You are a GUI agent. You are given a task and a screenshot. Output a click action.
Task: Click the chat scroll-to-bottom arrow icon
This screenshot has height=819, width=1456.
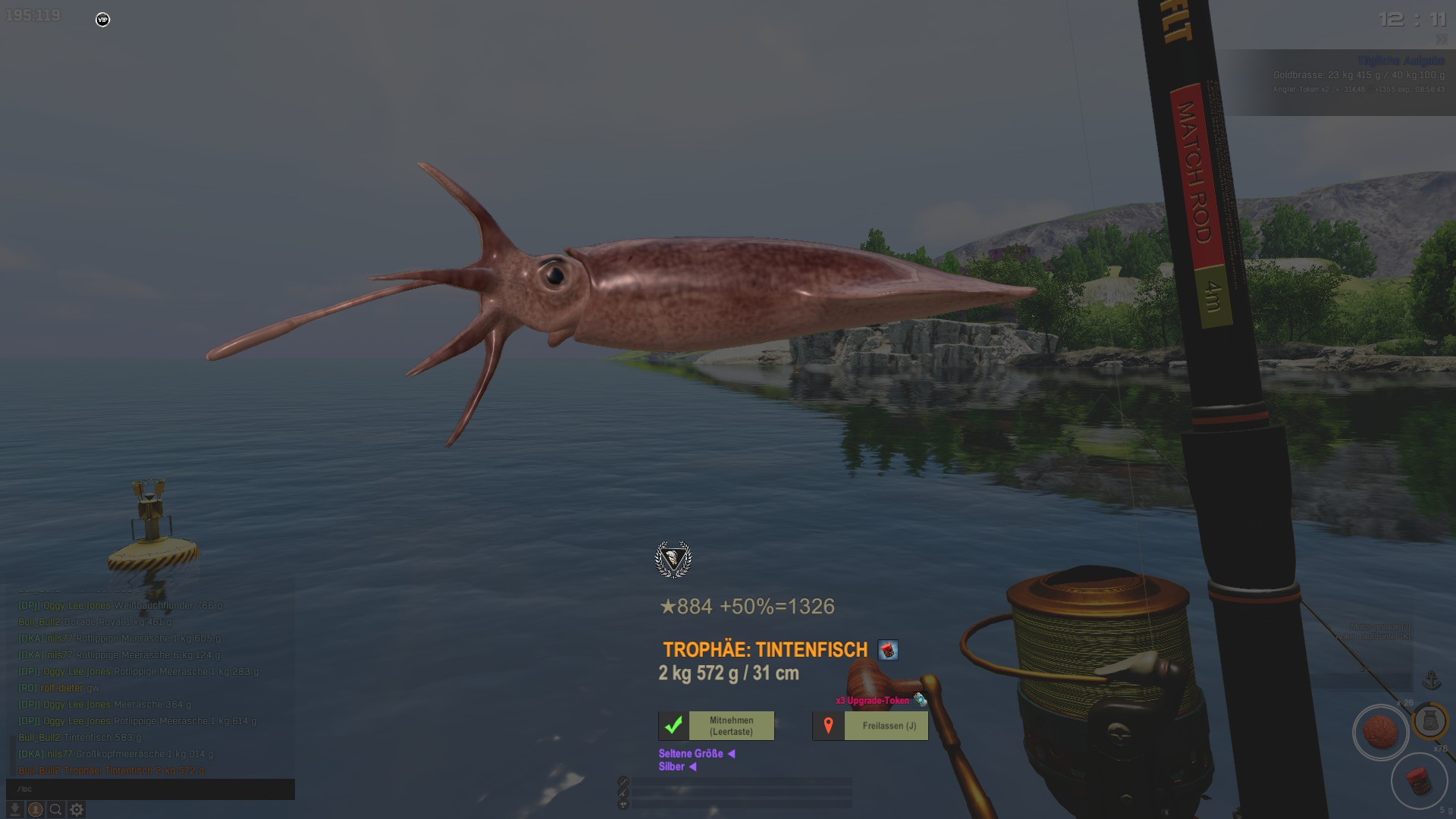(14, 810)
